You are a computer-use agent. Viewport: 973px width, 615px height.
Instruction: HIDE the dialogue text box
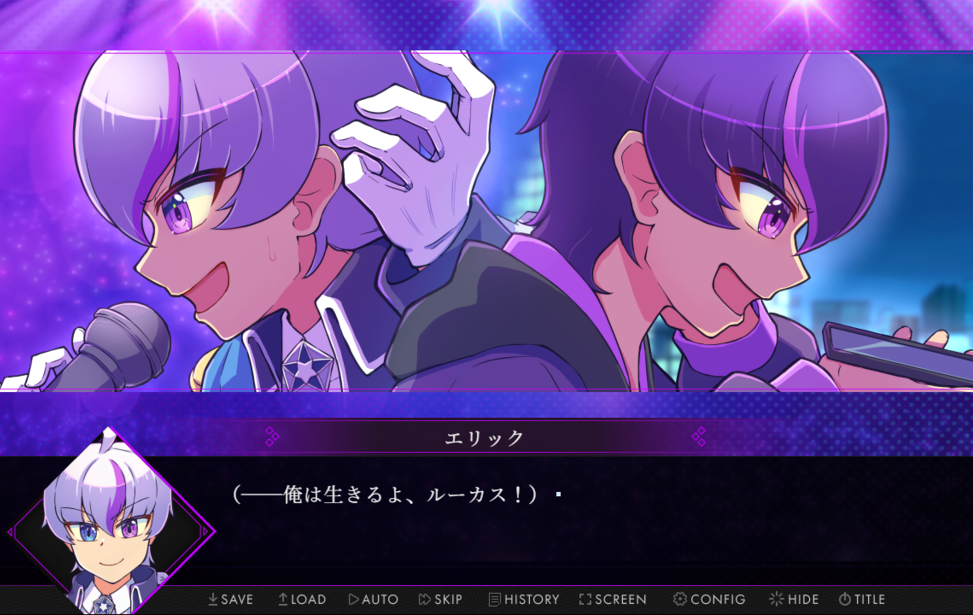[794, 599]
